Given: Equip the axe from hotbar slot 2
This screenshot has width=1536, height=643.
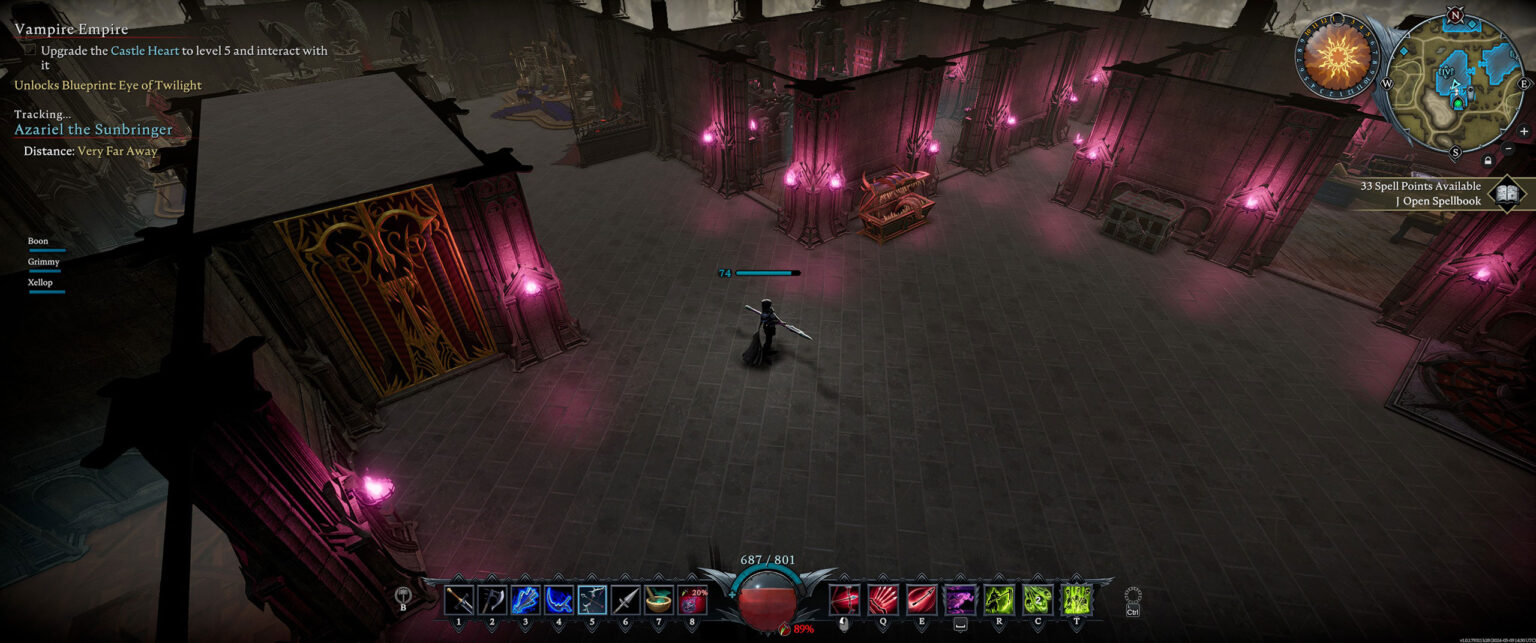Looking at the screenshot, I should click(x=492, y=600).
